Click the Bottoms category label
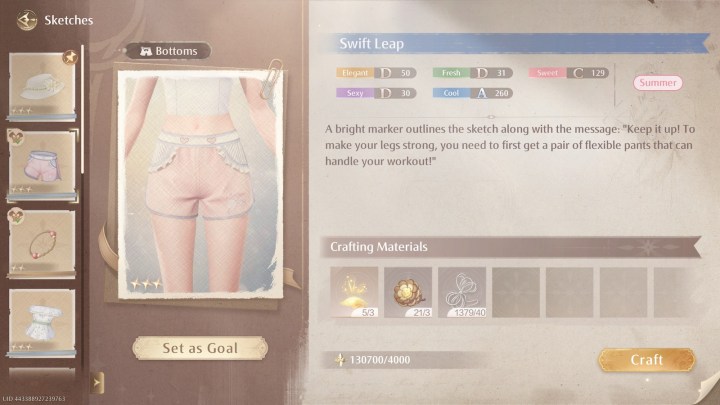The height and width of the screenshot is (405, 720). click(168, 51)
